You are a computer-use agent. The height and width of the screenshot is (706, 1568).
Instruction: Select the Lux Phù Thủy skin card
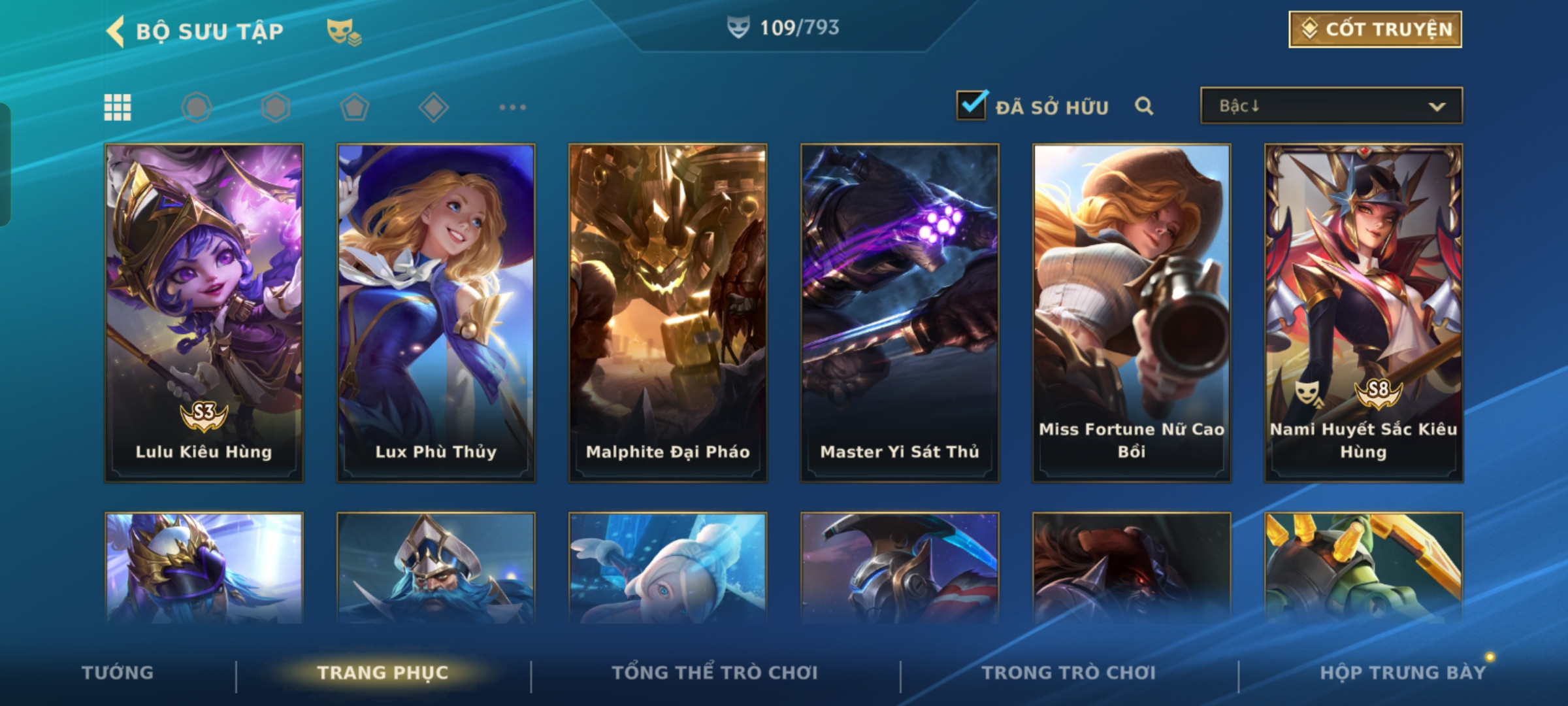pyautogui.click(x=436, y=312)
